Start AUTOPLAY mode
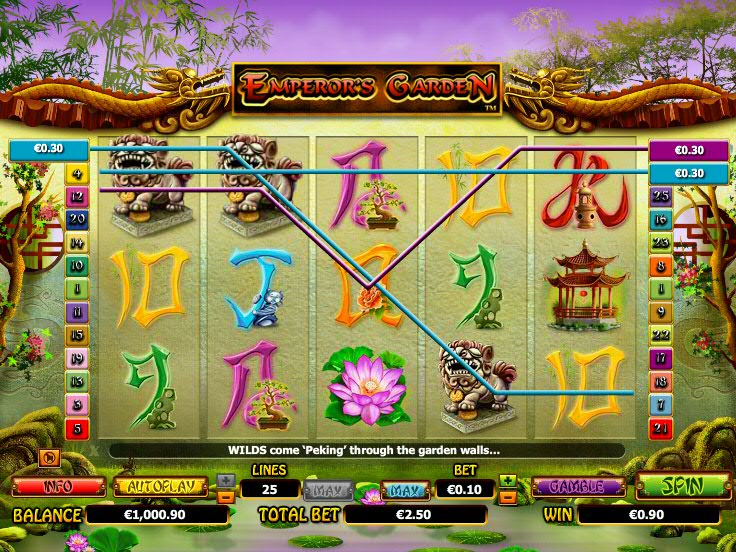The height and width of the screenshot is (552, 736). [160, 487]
